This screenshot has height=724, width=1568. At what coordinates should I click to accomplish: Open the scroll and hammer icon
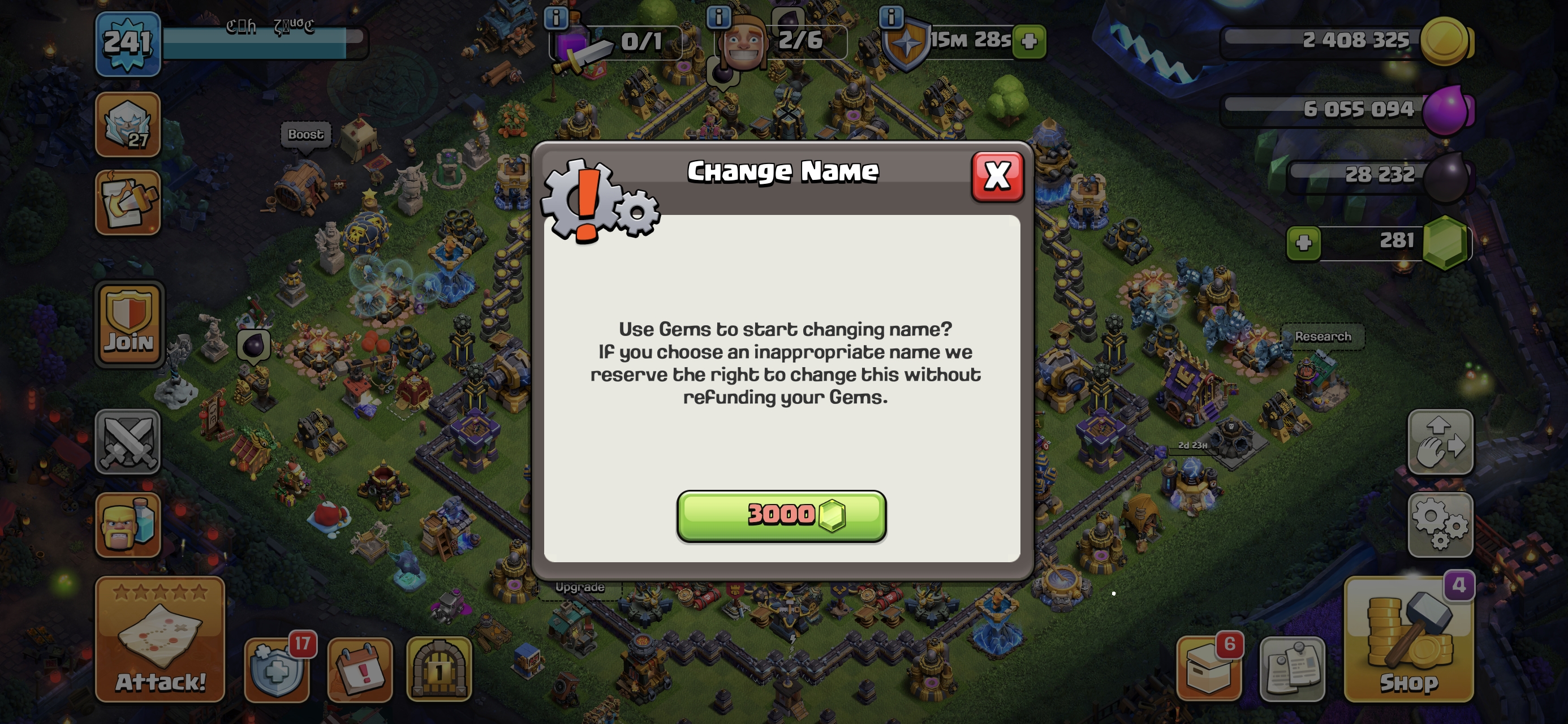click(128, 202)
